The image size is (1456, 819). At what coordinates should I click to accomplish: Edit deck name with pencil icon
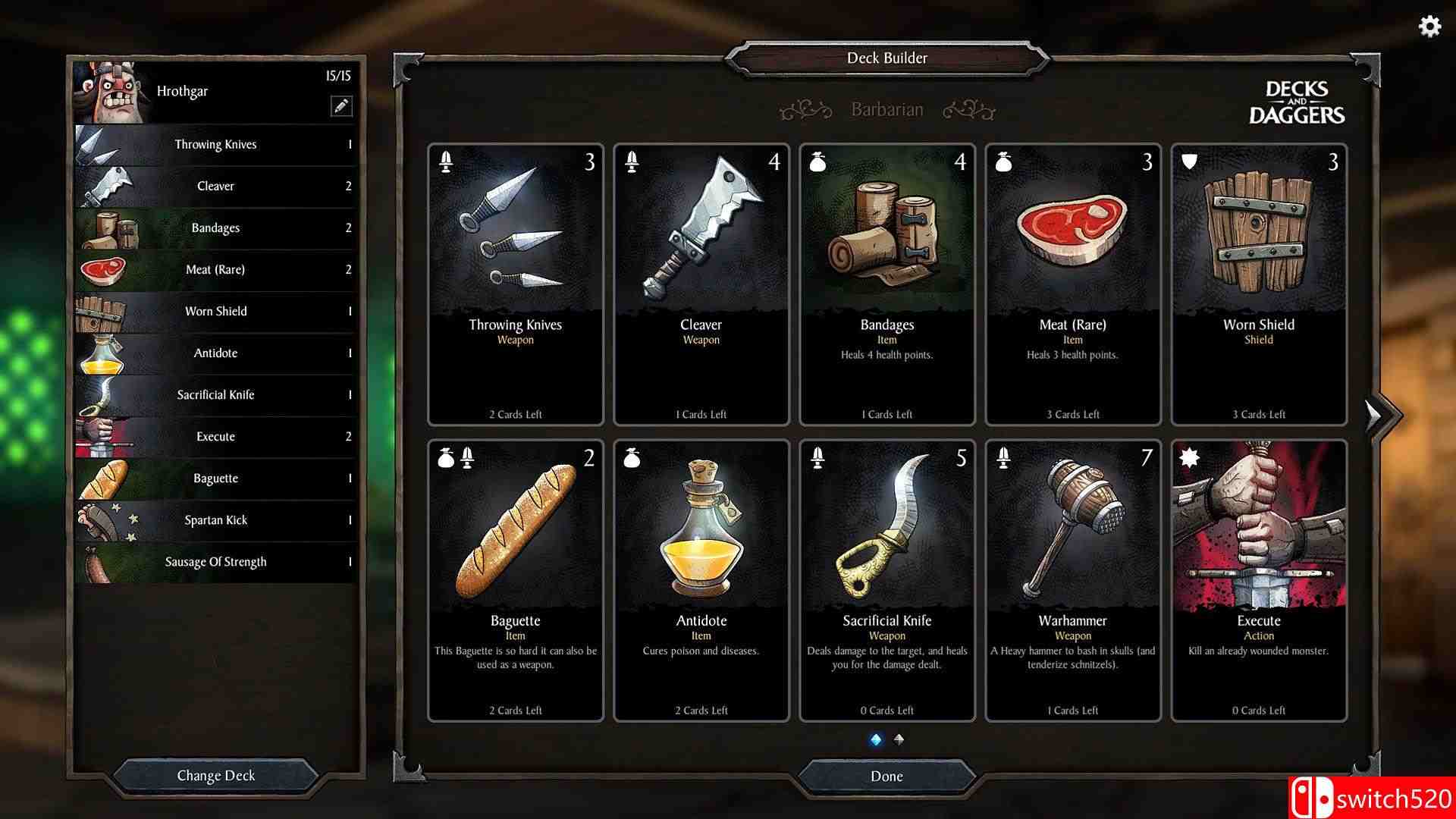[x=341, y=106]
